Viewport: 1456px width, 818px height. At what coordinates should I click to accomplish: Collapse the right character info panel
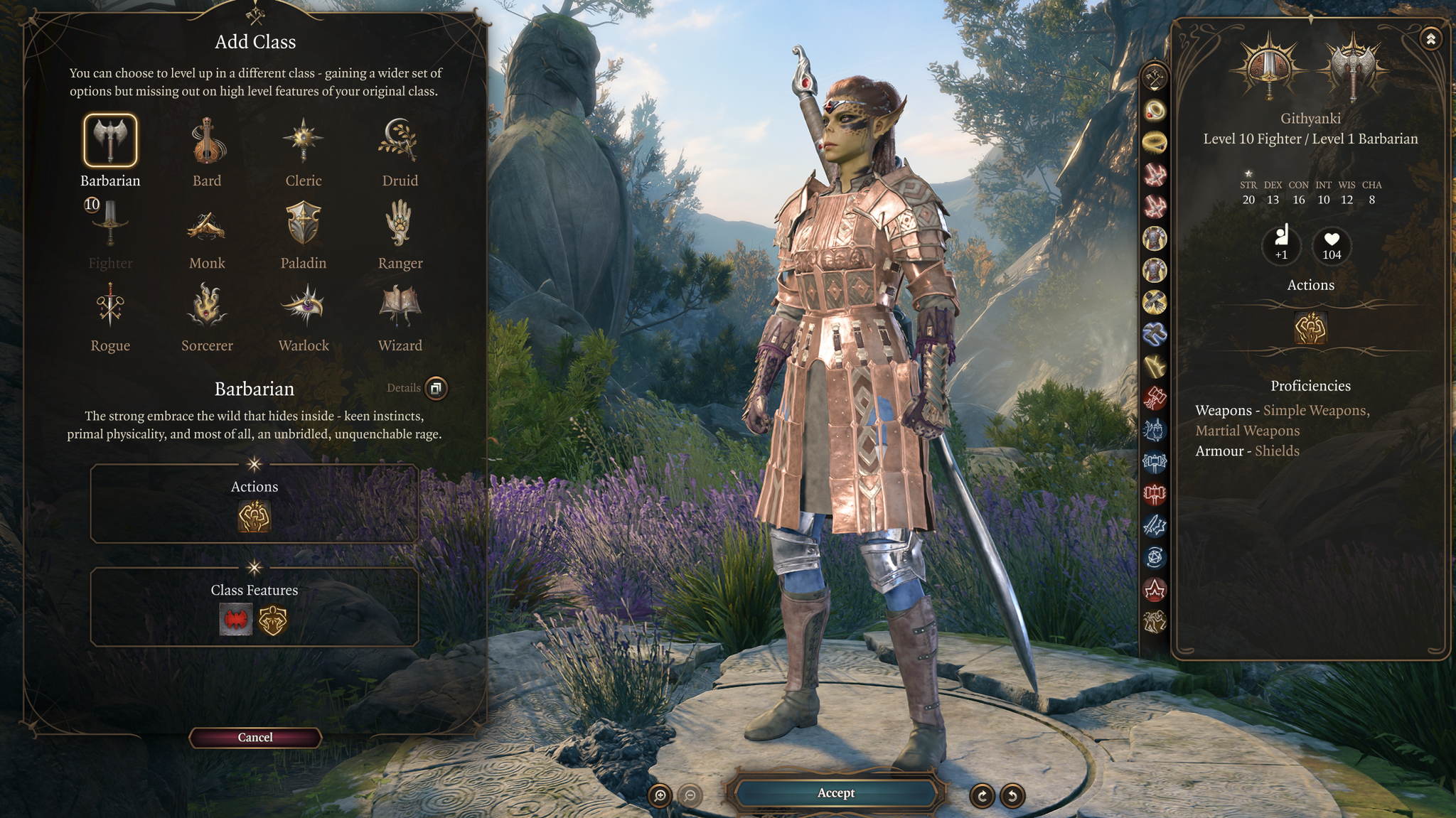[x=1431, y=41]
